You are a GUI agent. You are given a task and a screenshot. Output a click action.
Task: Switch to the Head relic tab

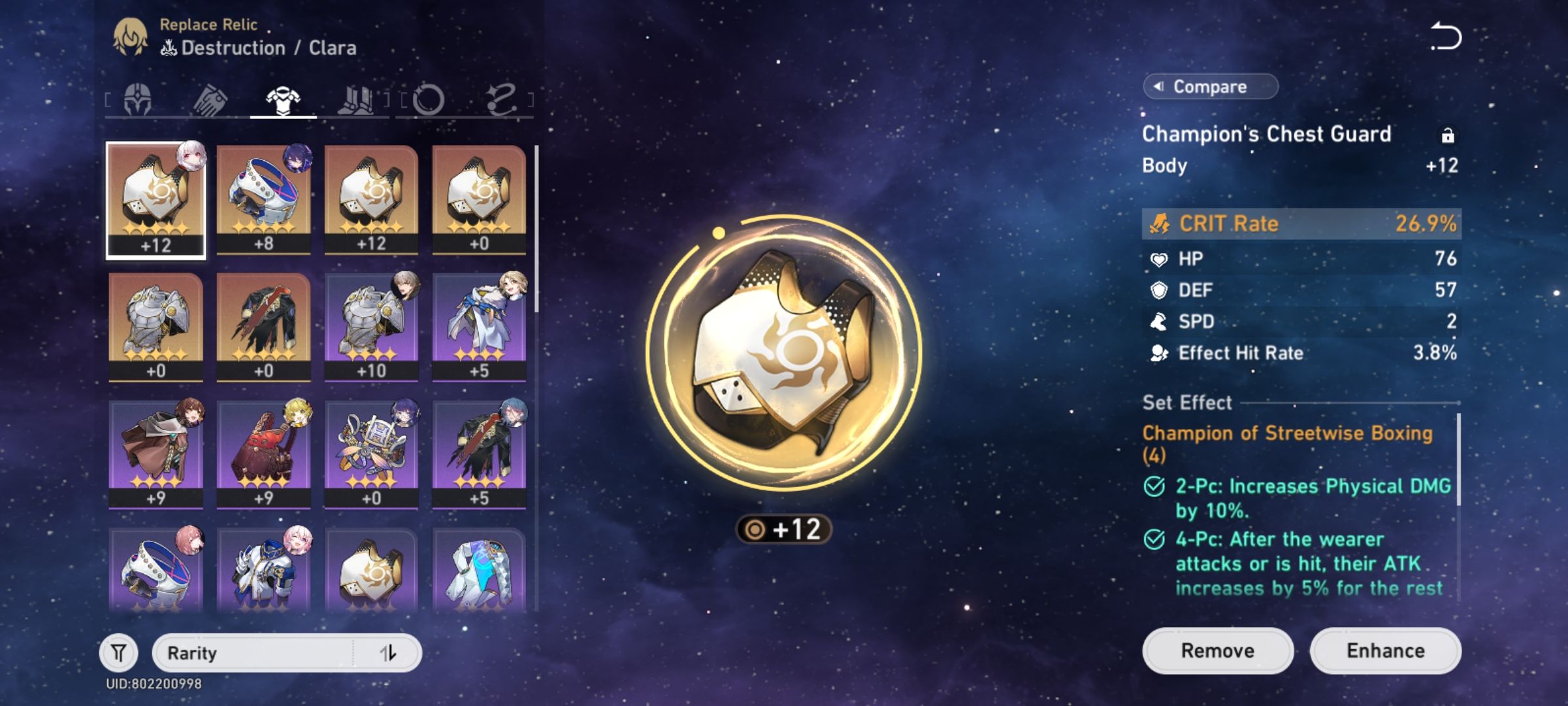[x=137, y=99]
